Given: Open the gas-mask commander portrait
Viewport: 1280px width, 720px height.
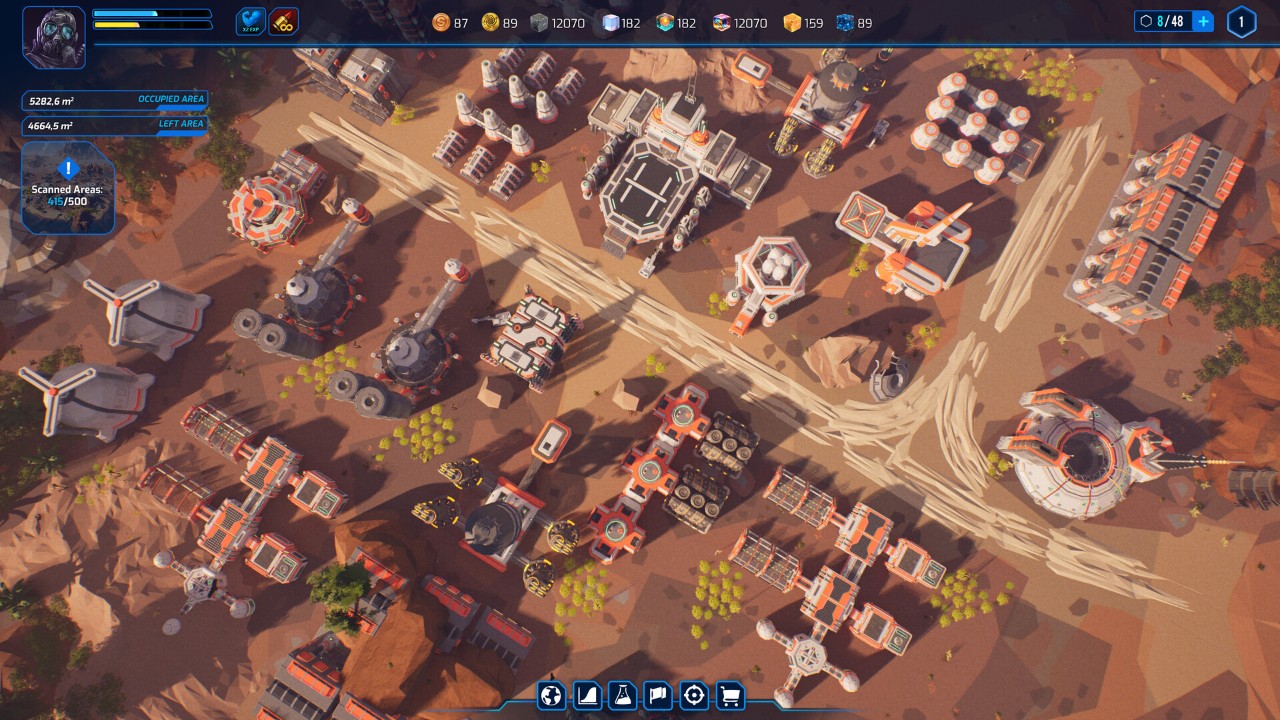Looking at the screenshot, I should [x=54, y=38].
